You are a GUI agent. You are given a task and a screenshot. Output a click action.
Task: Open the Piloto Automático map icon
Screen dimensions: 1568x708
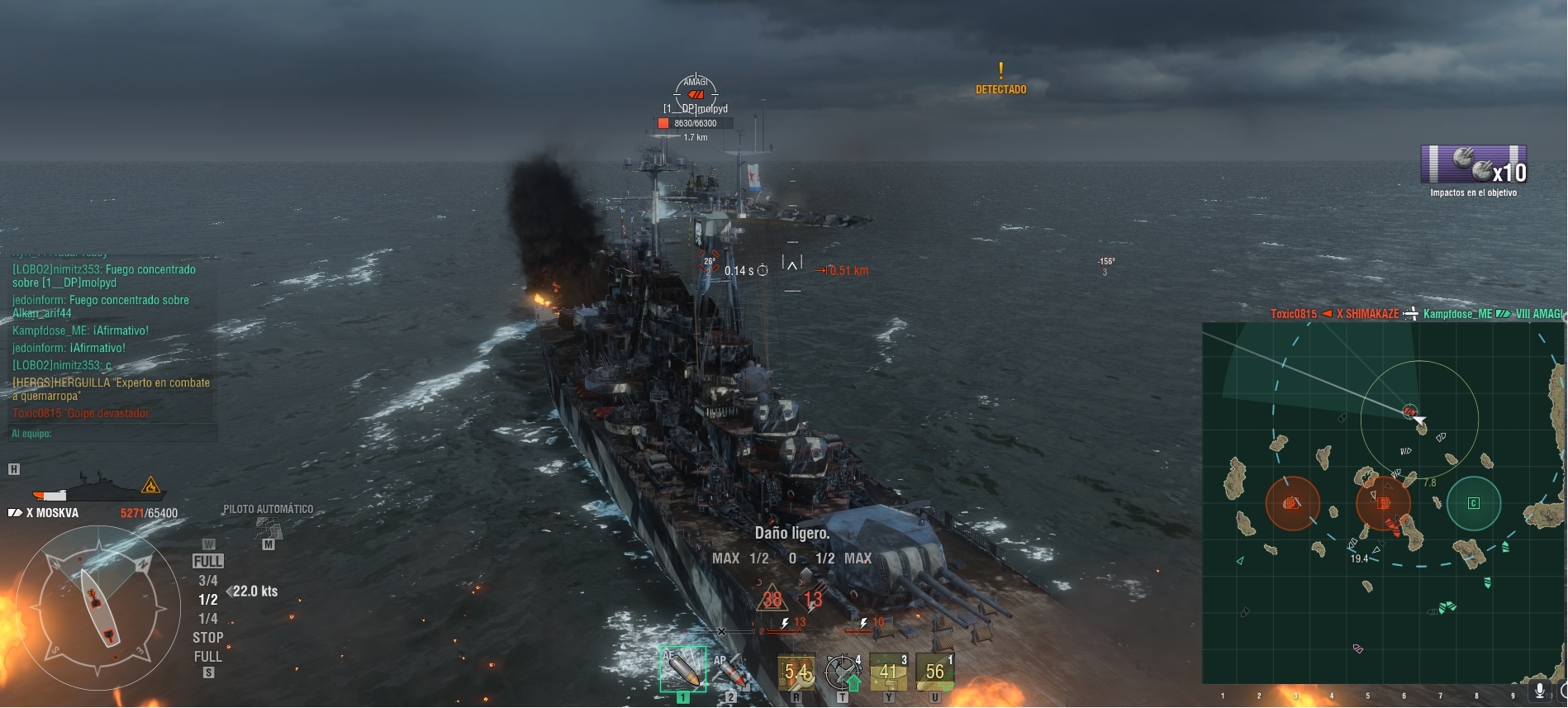click(x=268, y=528)
